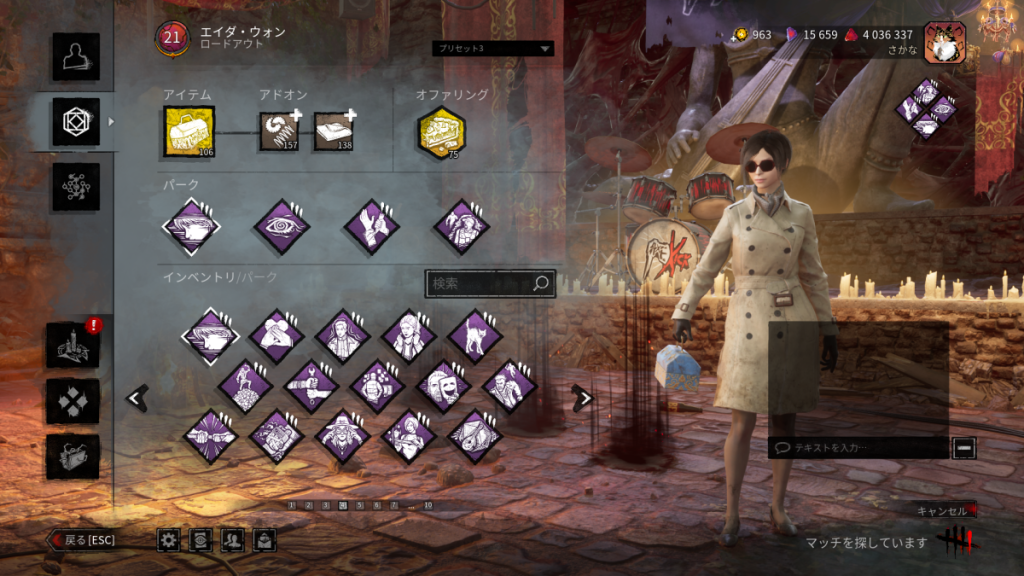Pick the black cat perk from inventory
Viewport: 1024px width, 576px height.
click(475, 336)
